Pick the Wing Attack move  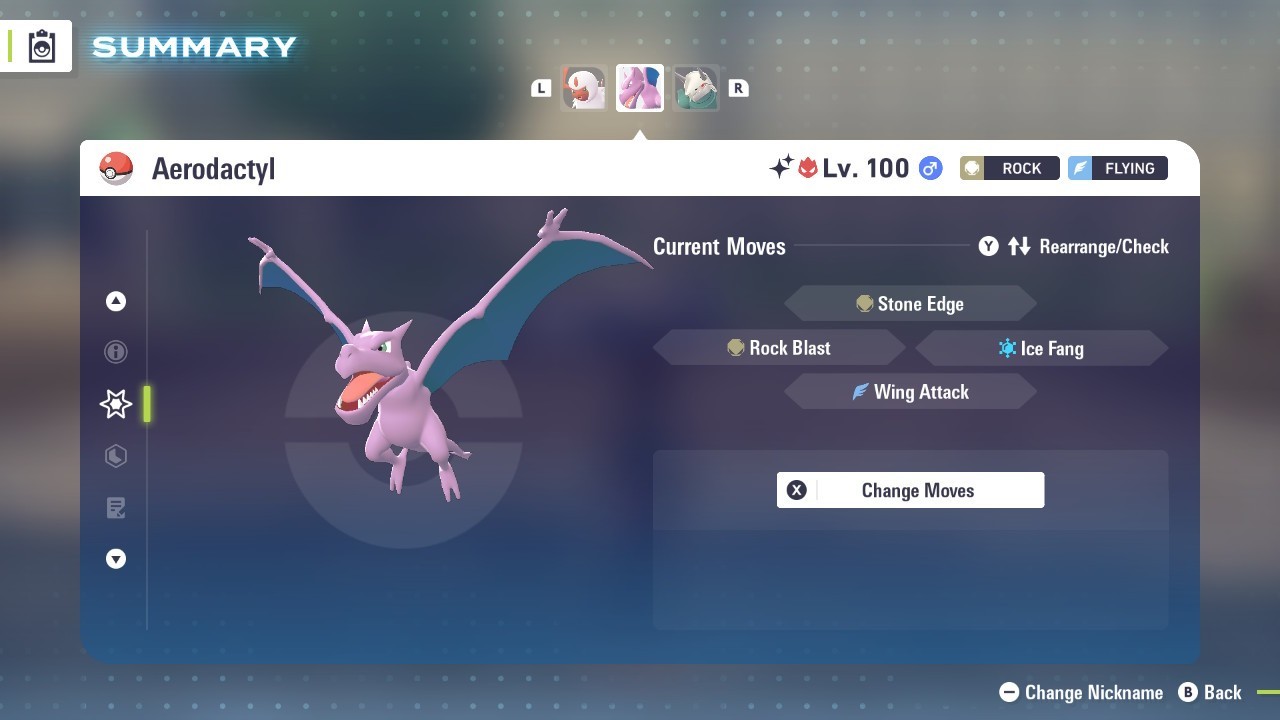point(910,392)
